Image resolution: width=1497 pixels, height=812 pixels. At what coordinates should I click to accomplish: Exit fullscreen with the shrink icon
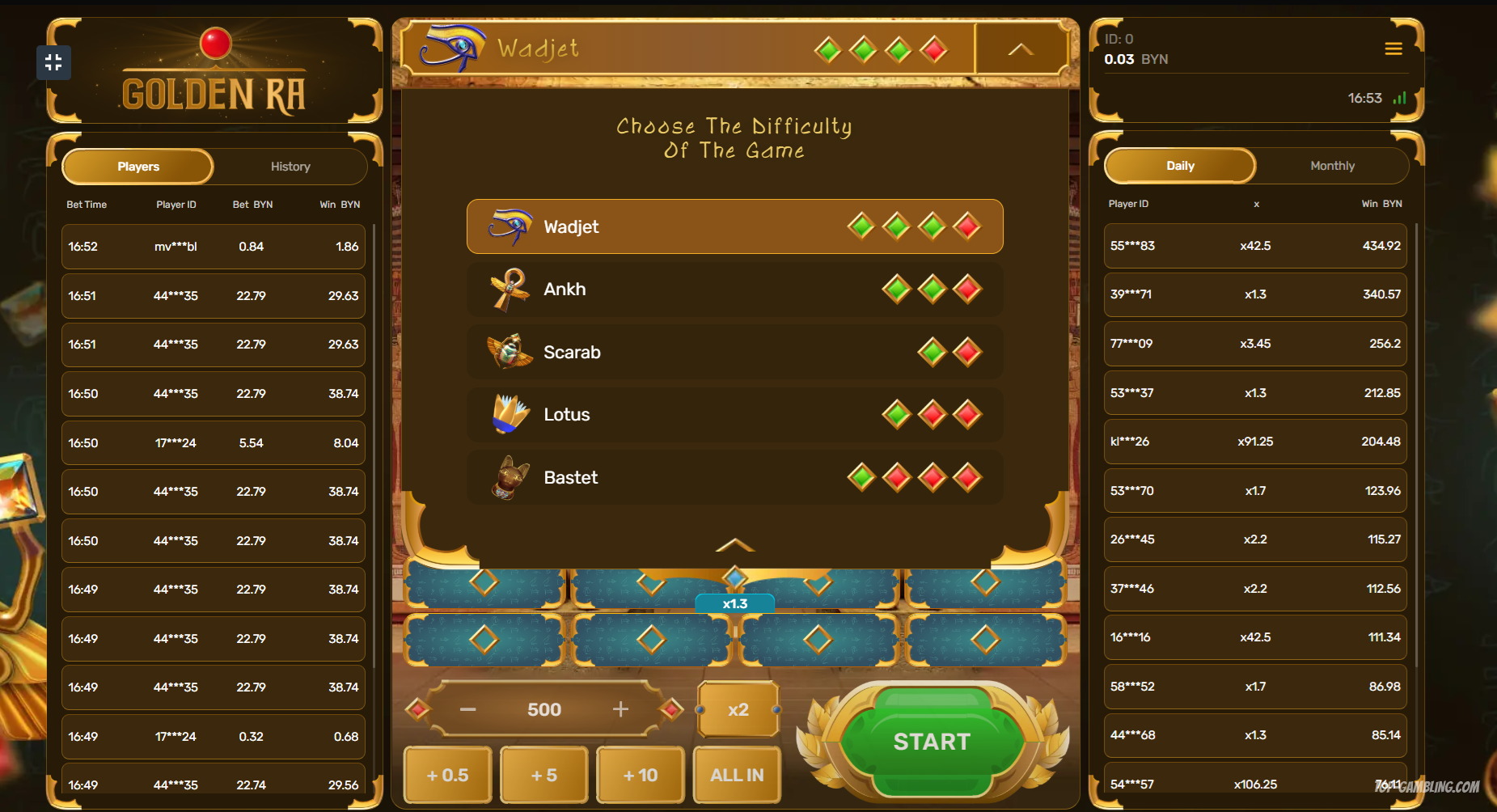coord(53,62)
